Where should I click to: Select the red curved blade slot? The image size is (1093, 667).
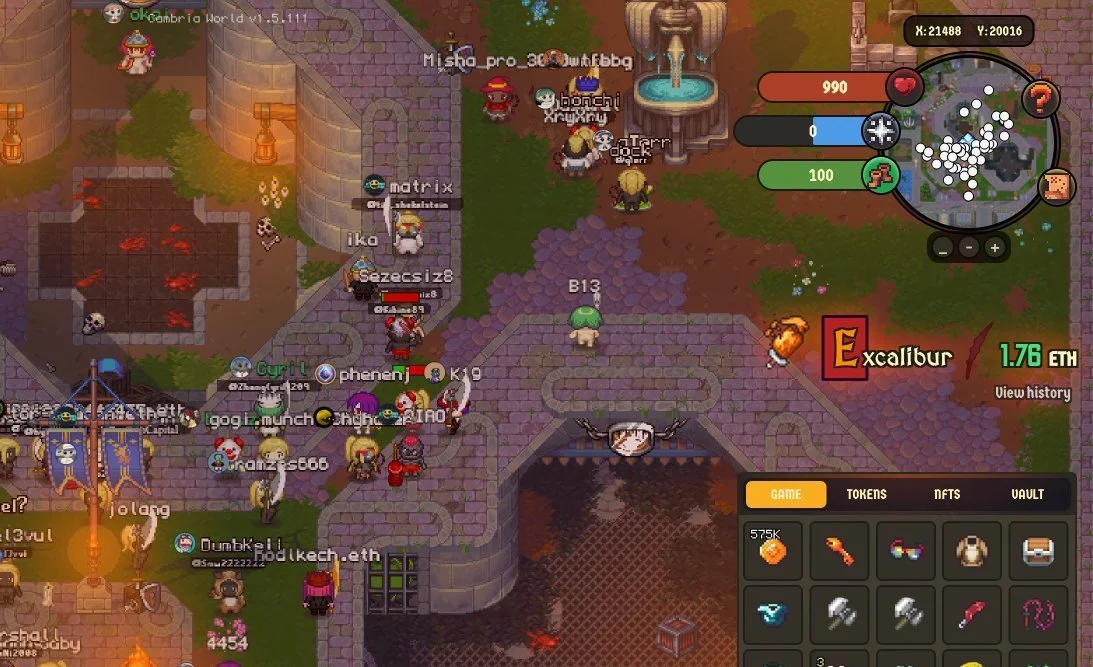[971, 615]
